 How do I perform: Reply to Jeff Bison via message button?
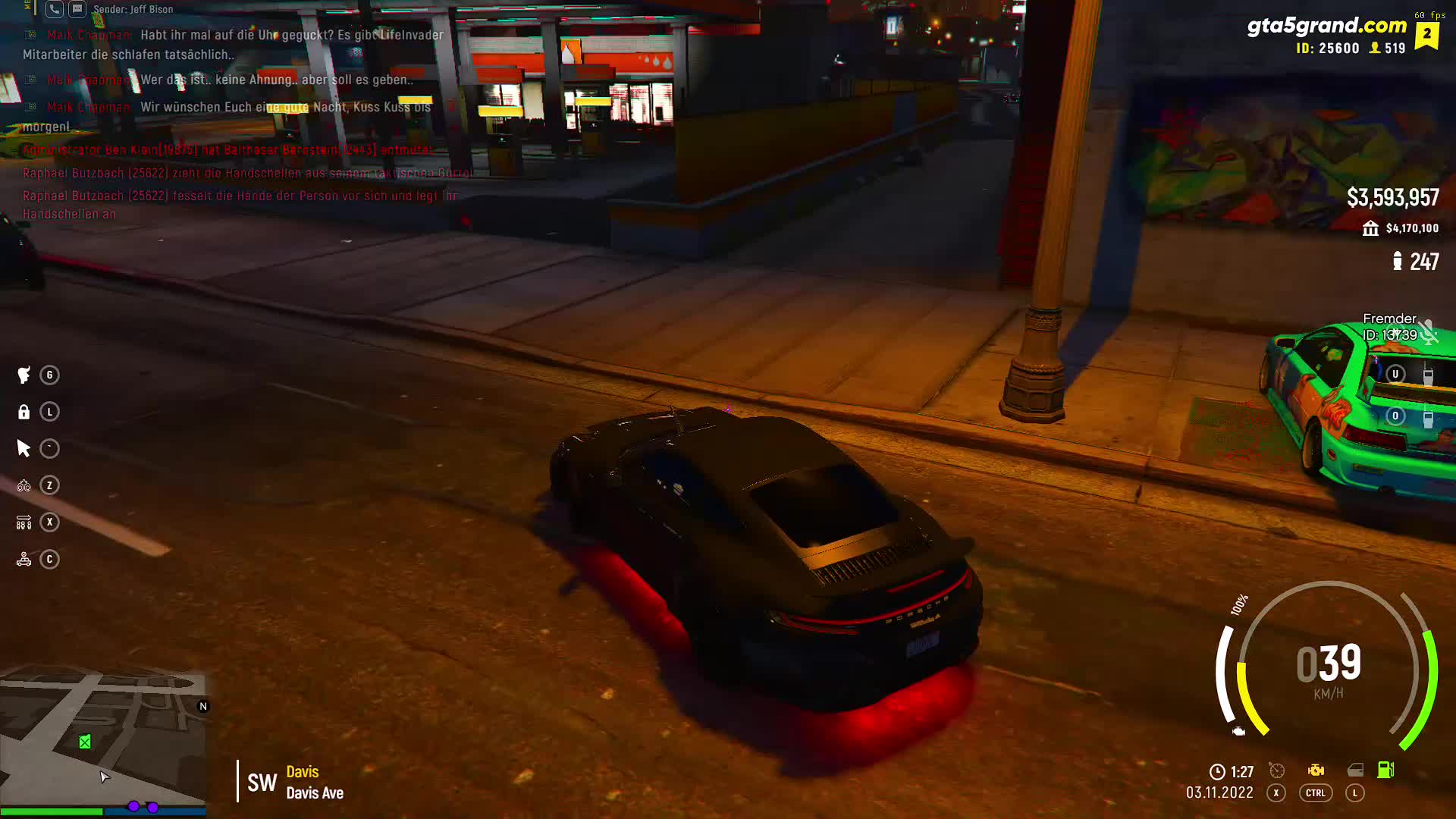77,9
